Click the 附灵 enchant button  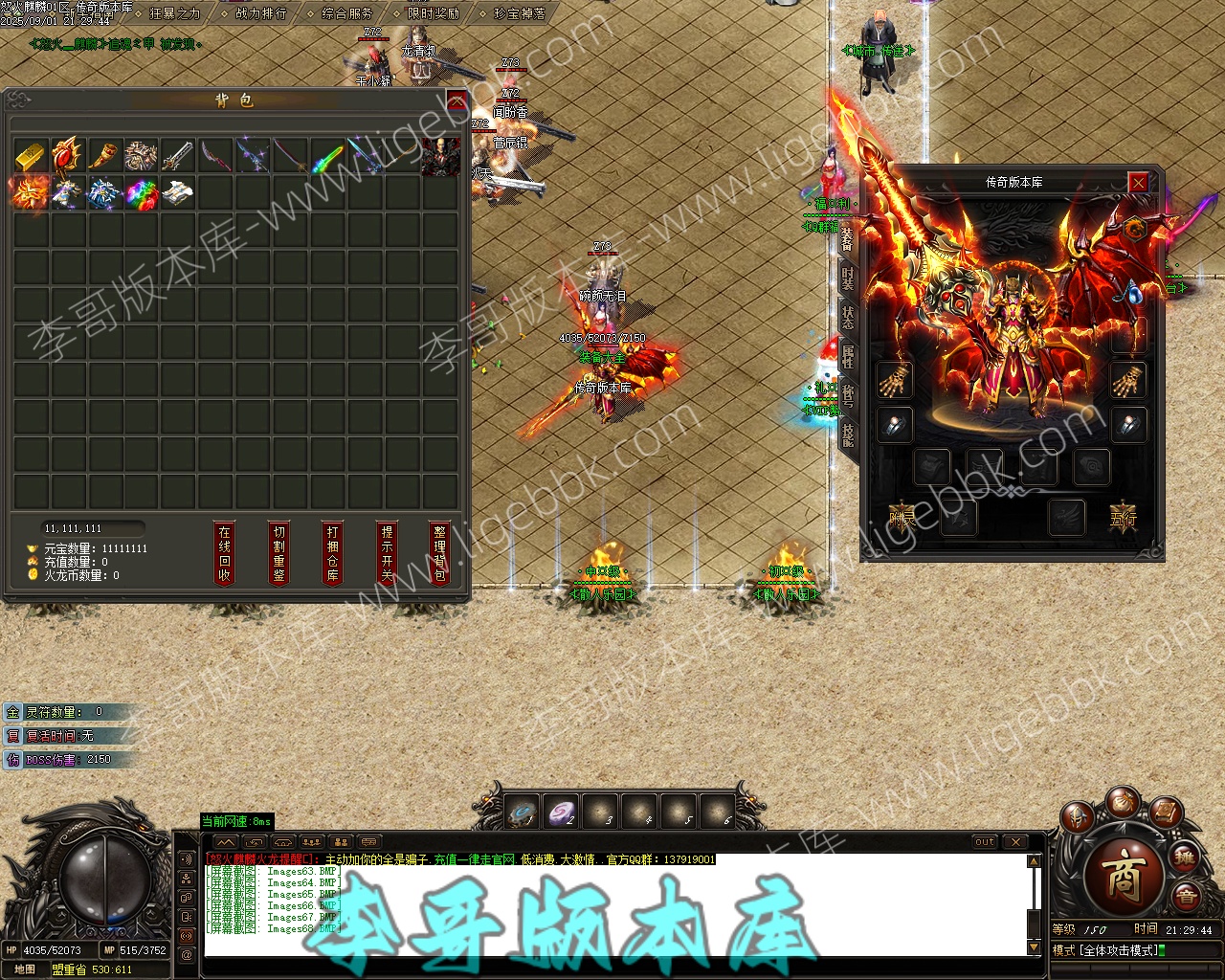click(x=902, y=518)
